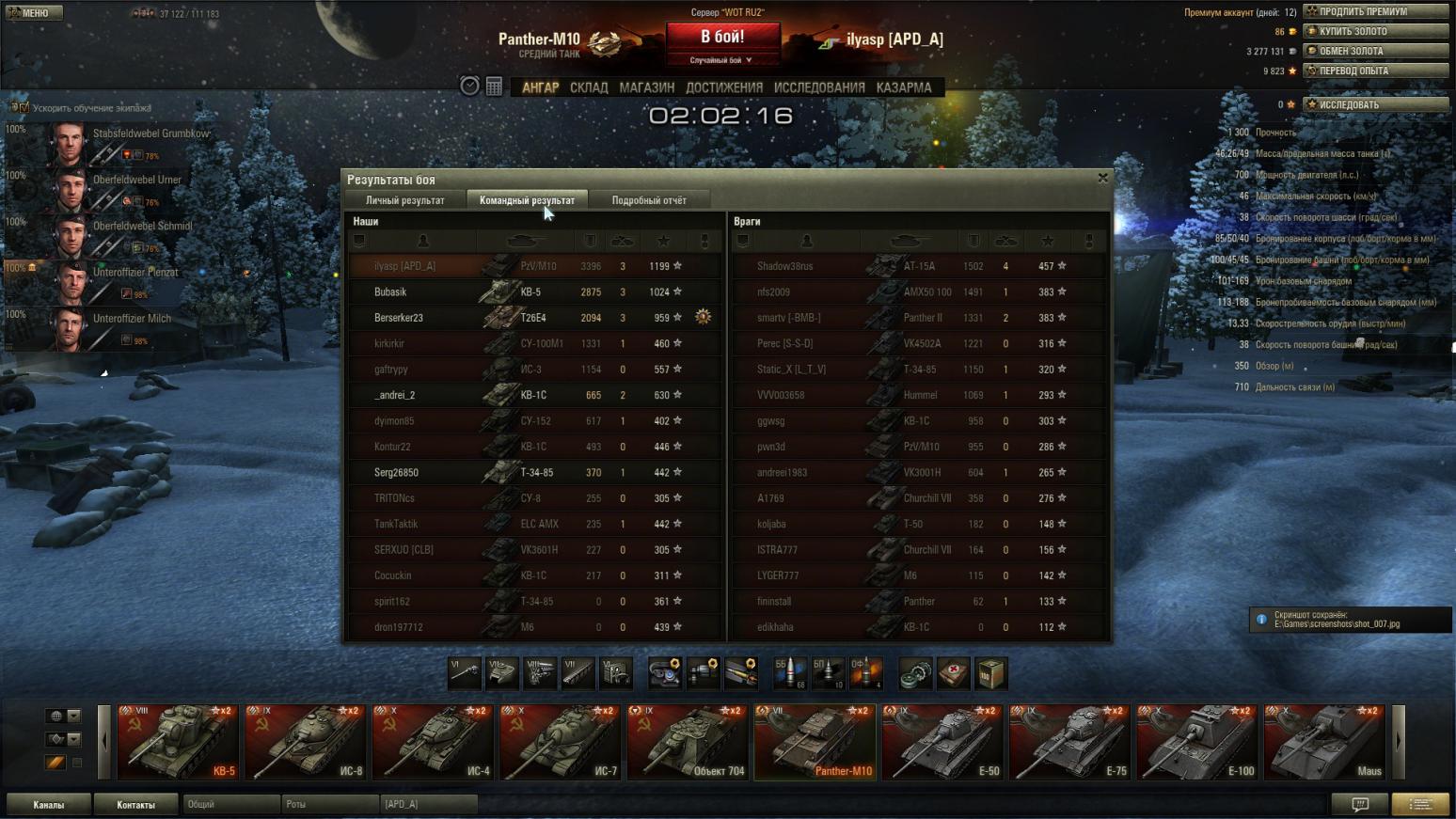This screenshot has width=1456, height=819.
Task: Open the Контакты contacts list
Action: 135,805
